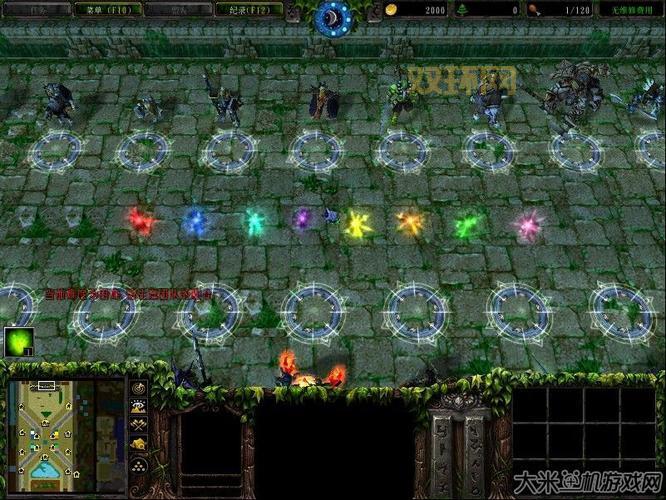Toggle minimap creep camp display button
Image resolution: width=666 pixels, height=500 pixels.
tap(139, 442)
